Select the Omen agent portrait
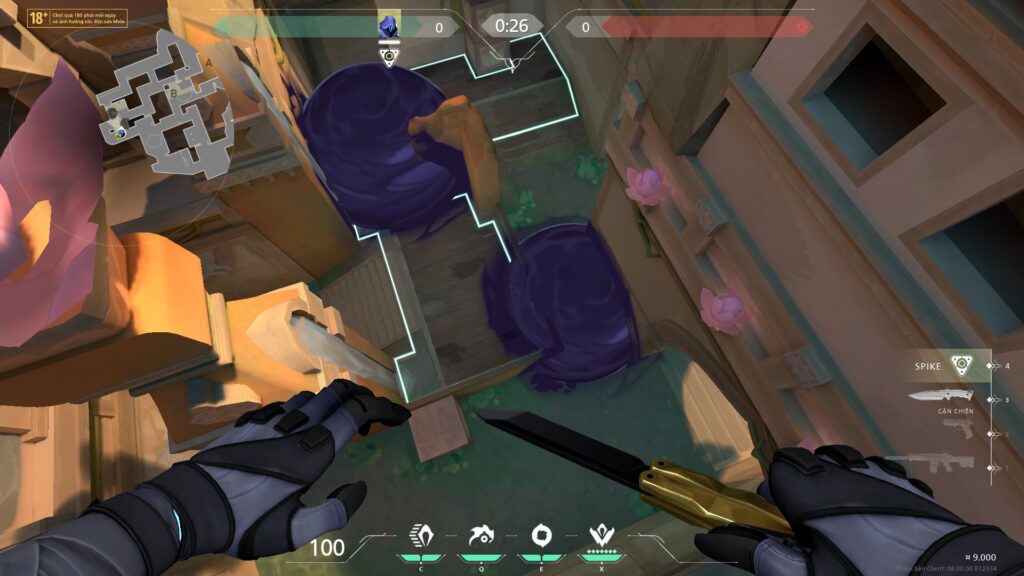1024x576 pixels. pyautogui.click(x=389, y=25)
